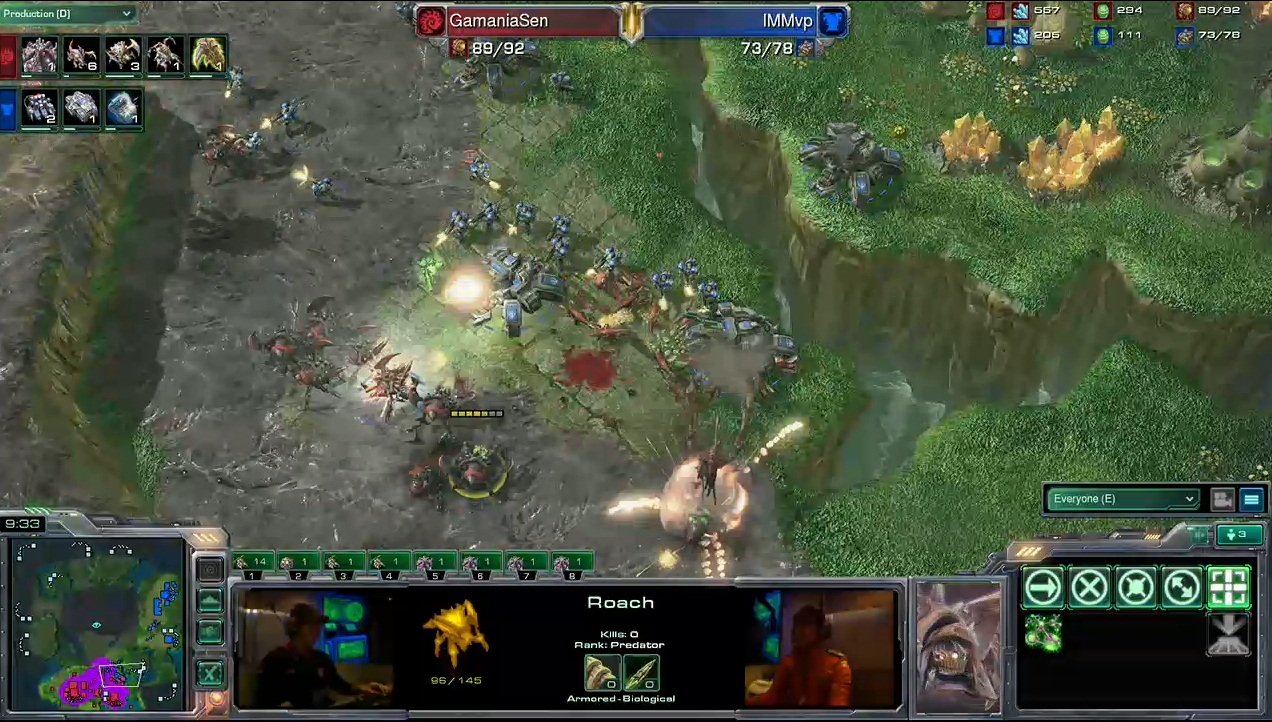Open the Production (D) dropdown
Image resolution: width=1272 pixels, height=722 pixels.
[68, 14]
